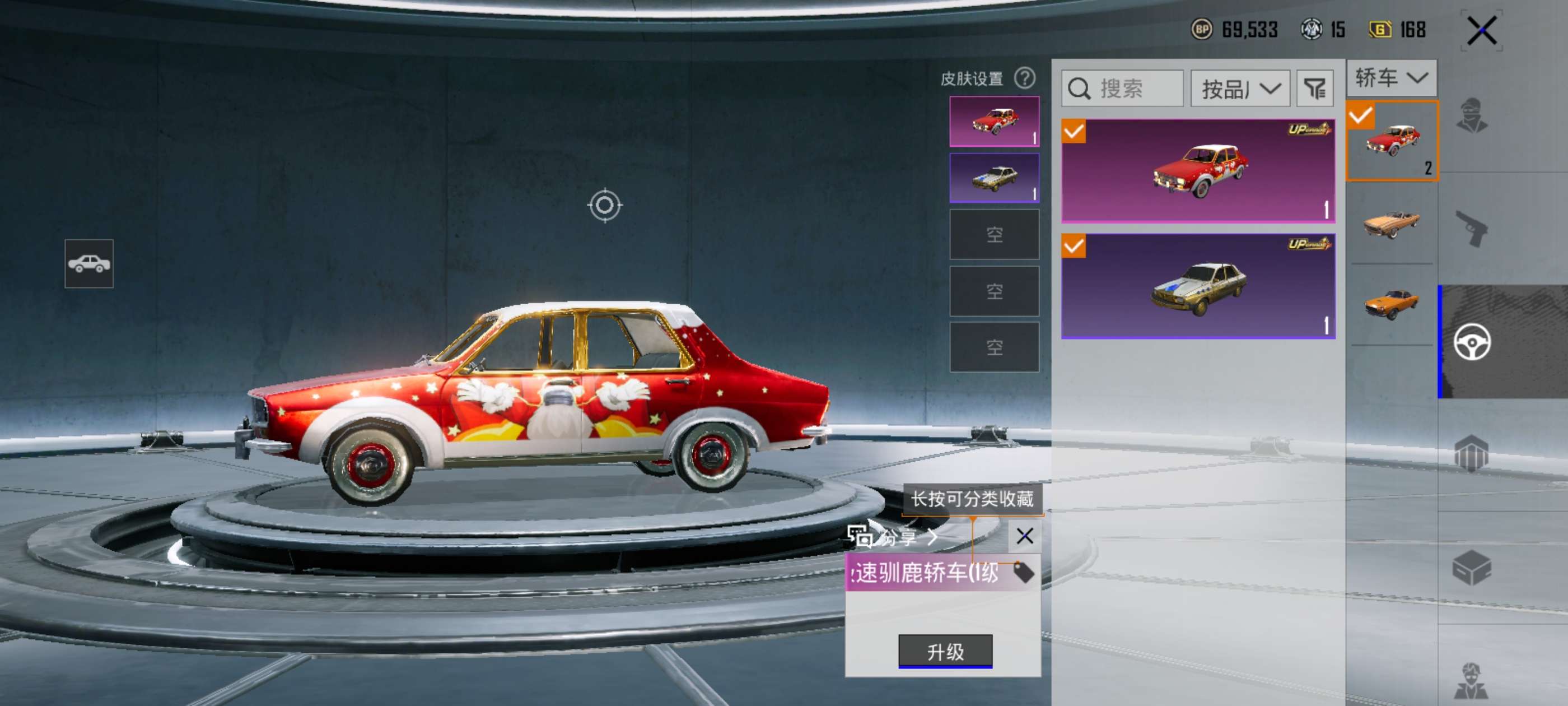Open the filter funnel button

[1315, 89]
